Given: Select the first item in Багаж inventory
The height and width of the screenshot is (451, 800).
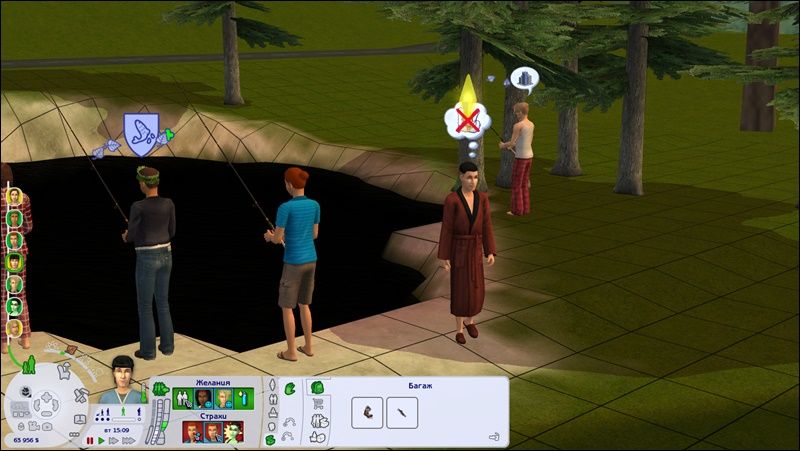Looking at the screenshot, I should pos(366,410).
